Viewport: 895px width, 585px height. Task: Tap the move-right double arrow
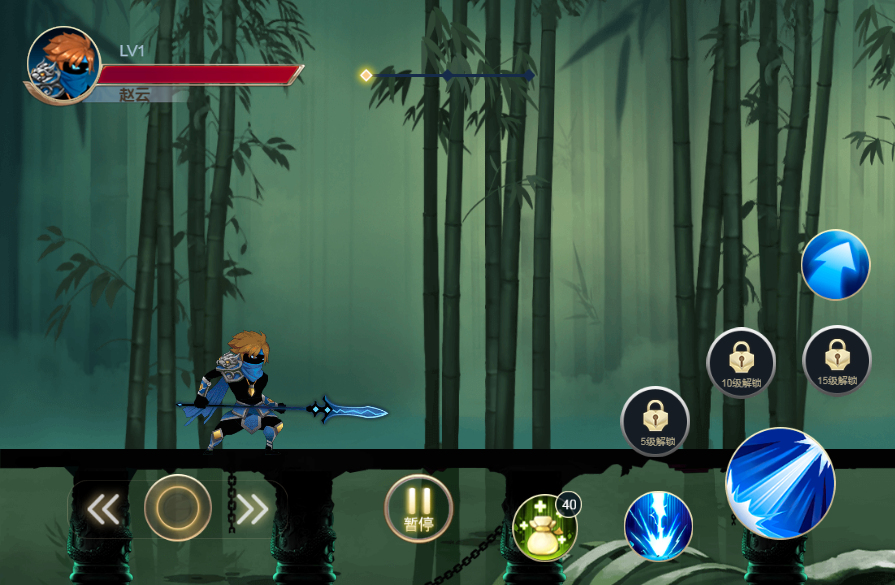tap(251, 509)
